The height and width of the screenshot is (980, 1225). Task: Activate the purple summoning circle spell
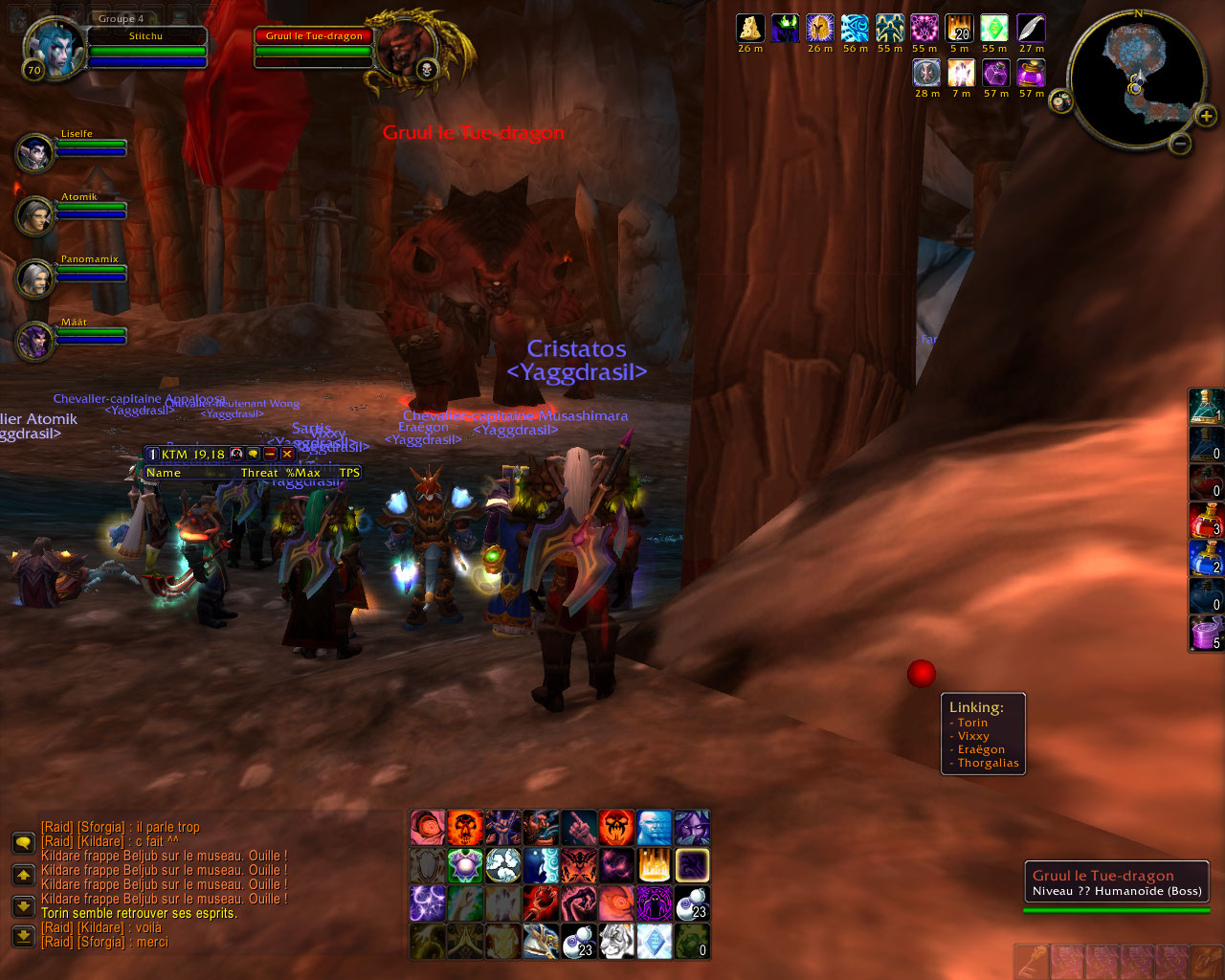point(654,902)
